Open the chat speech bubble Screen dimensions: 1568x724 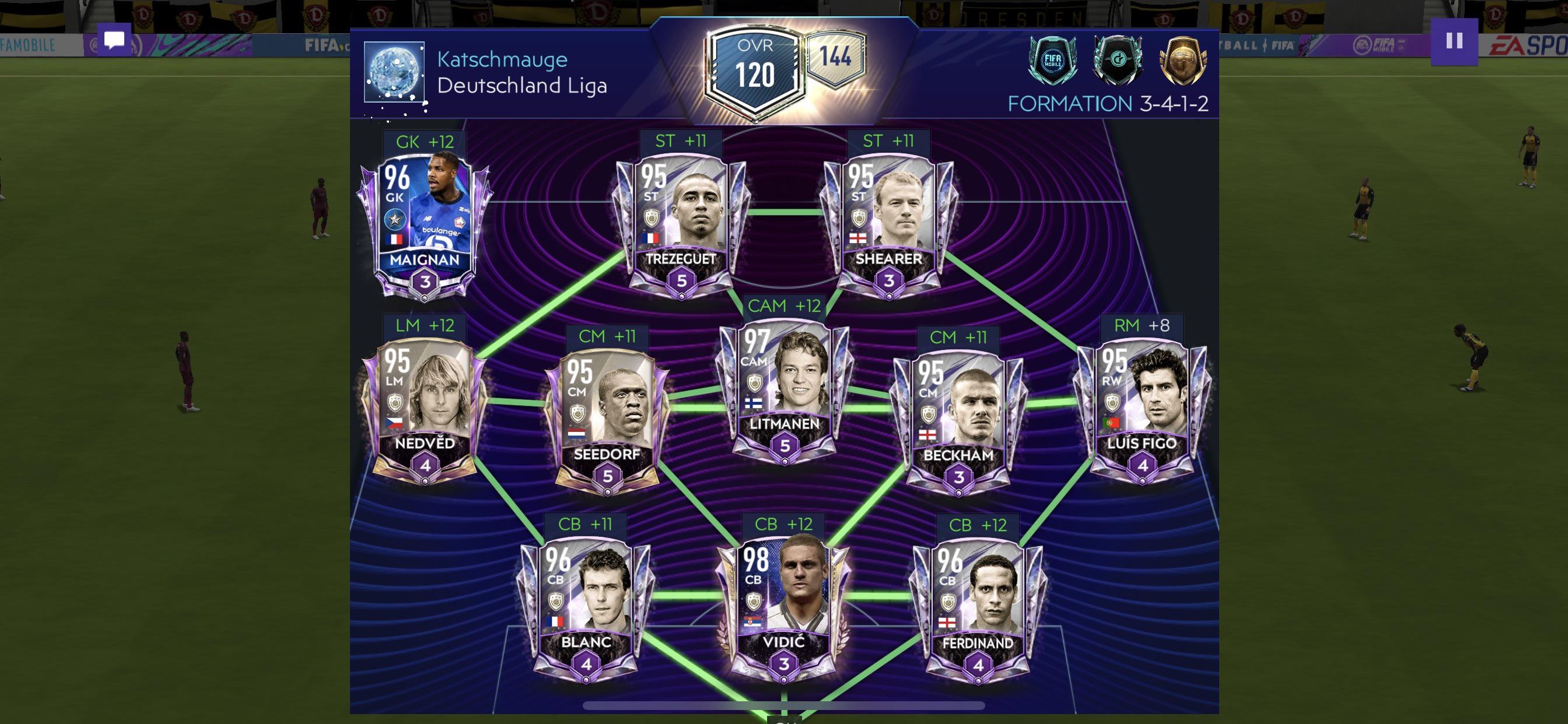click(x=114, y=40)
